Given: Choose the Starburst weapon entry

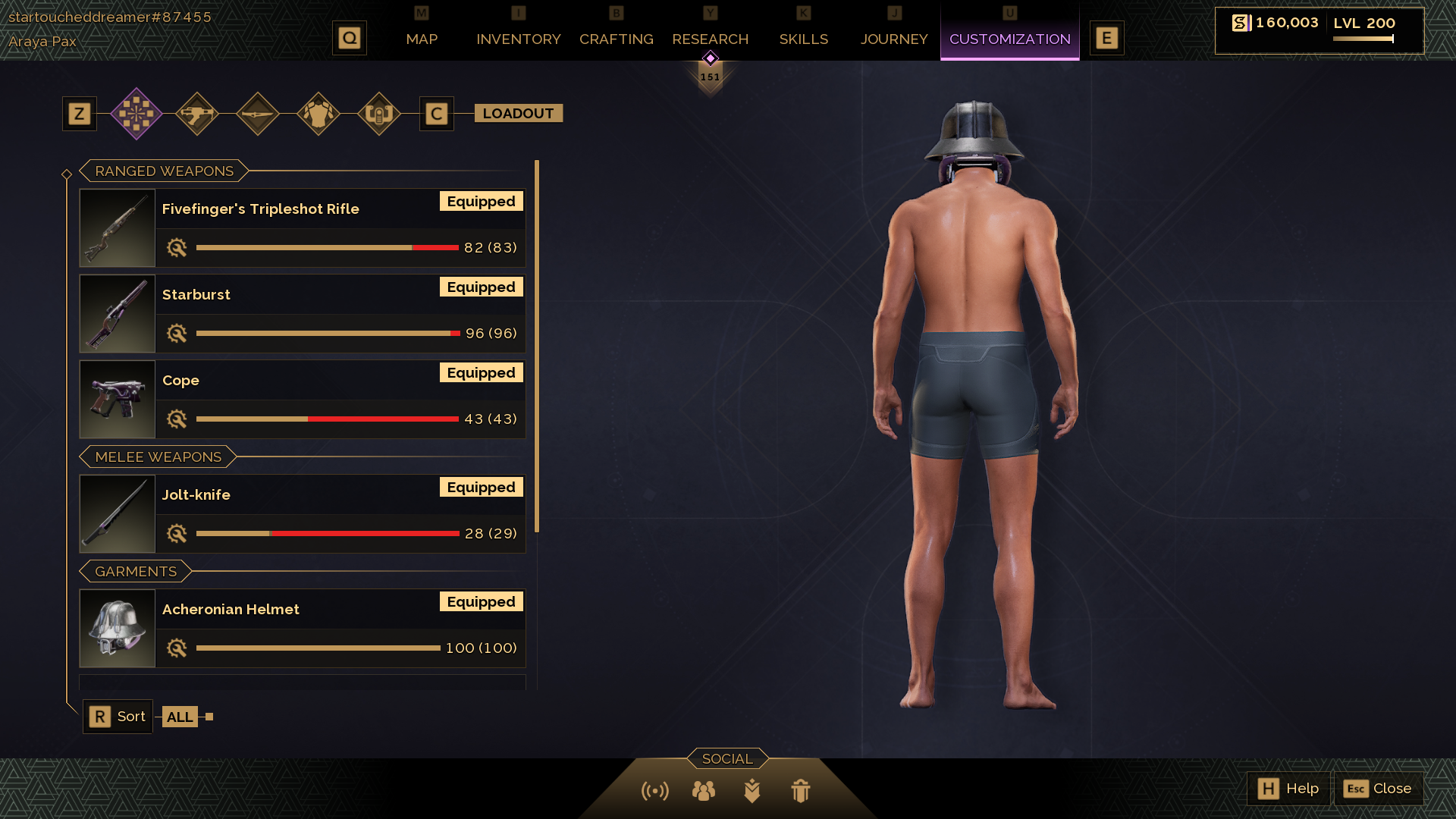Looking at the screenshot, I should point(302,313).
